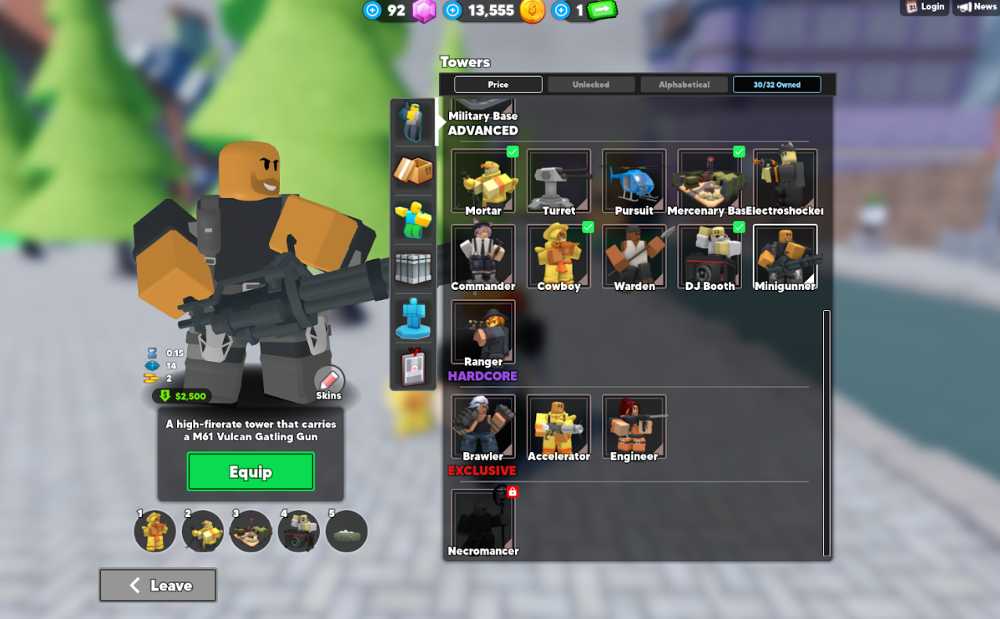The height and width of the screenshot is (619, 1000).
Task: Sort towers by Price
Action: (498, 85)
